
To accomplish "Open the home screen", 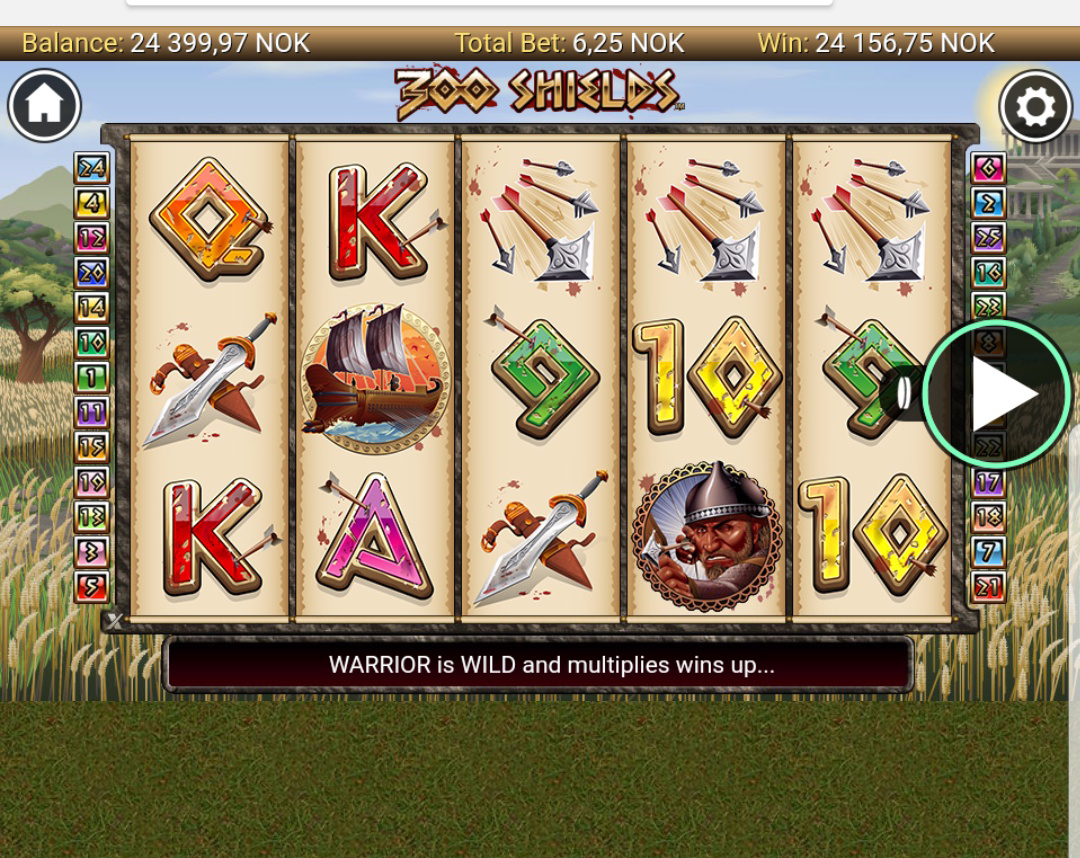I will click(45, 105).
